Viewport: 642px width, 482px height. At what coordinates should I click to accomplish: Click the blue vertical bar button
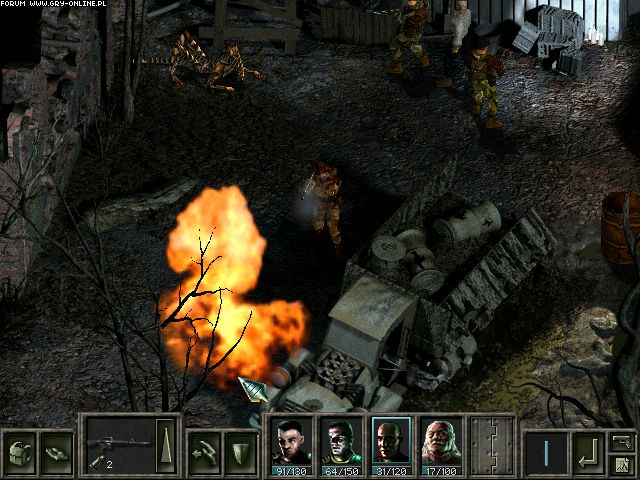pyautogui.click(x=546, y=451)
